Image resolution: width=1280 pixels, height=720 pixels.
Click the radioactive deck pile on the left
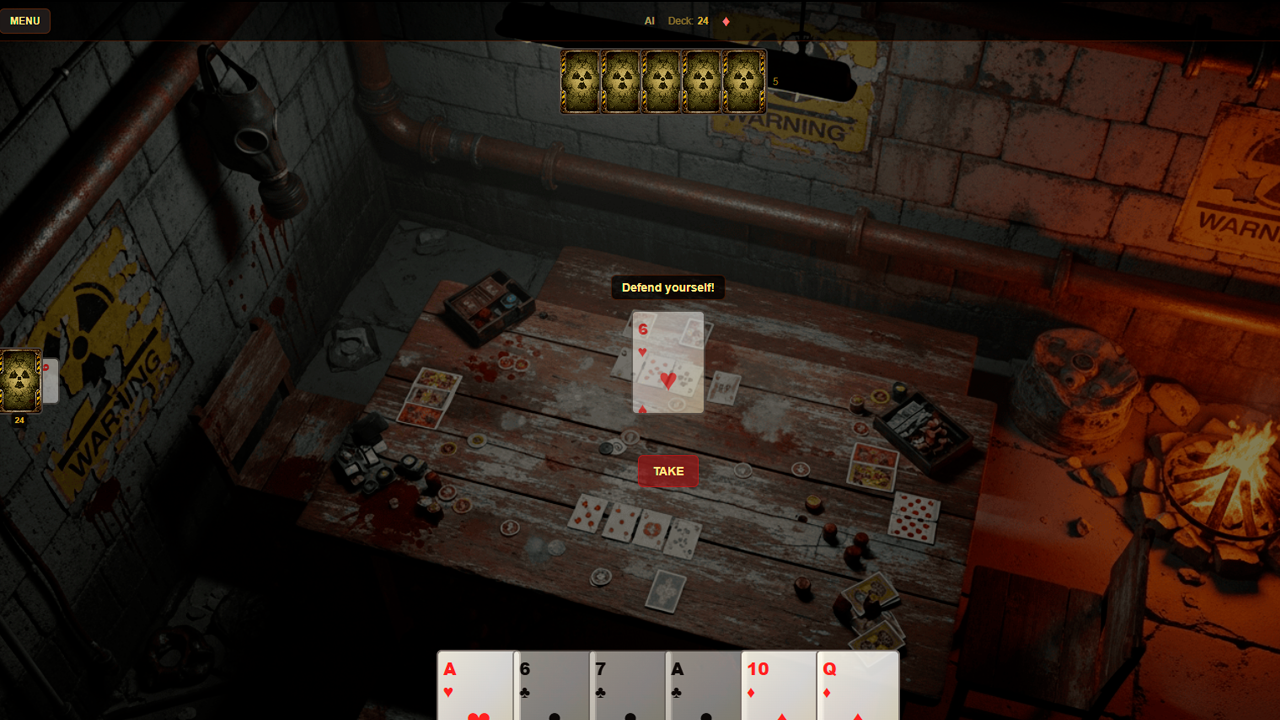click(20, 380)
